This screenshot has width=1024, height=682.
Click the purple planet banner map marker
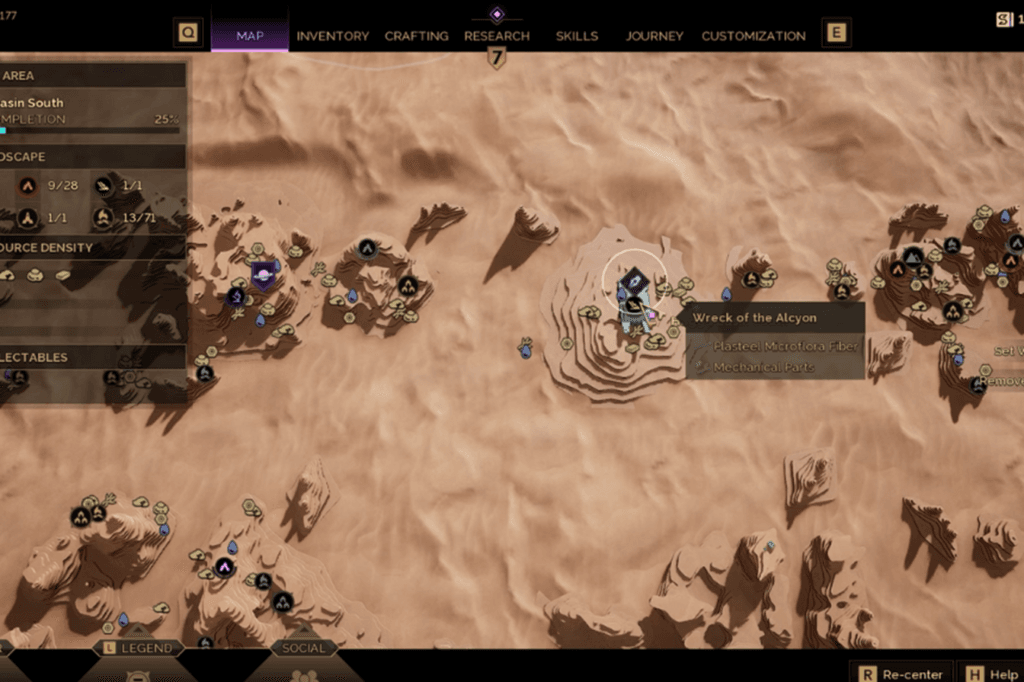click(x=264, y=274)
